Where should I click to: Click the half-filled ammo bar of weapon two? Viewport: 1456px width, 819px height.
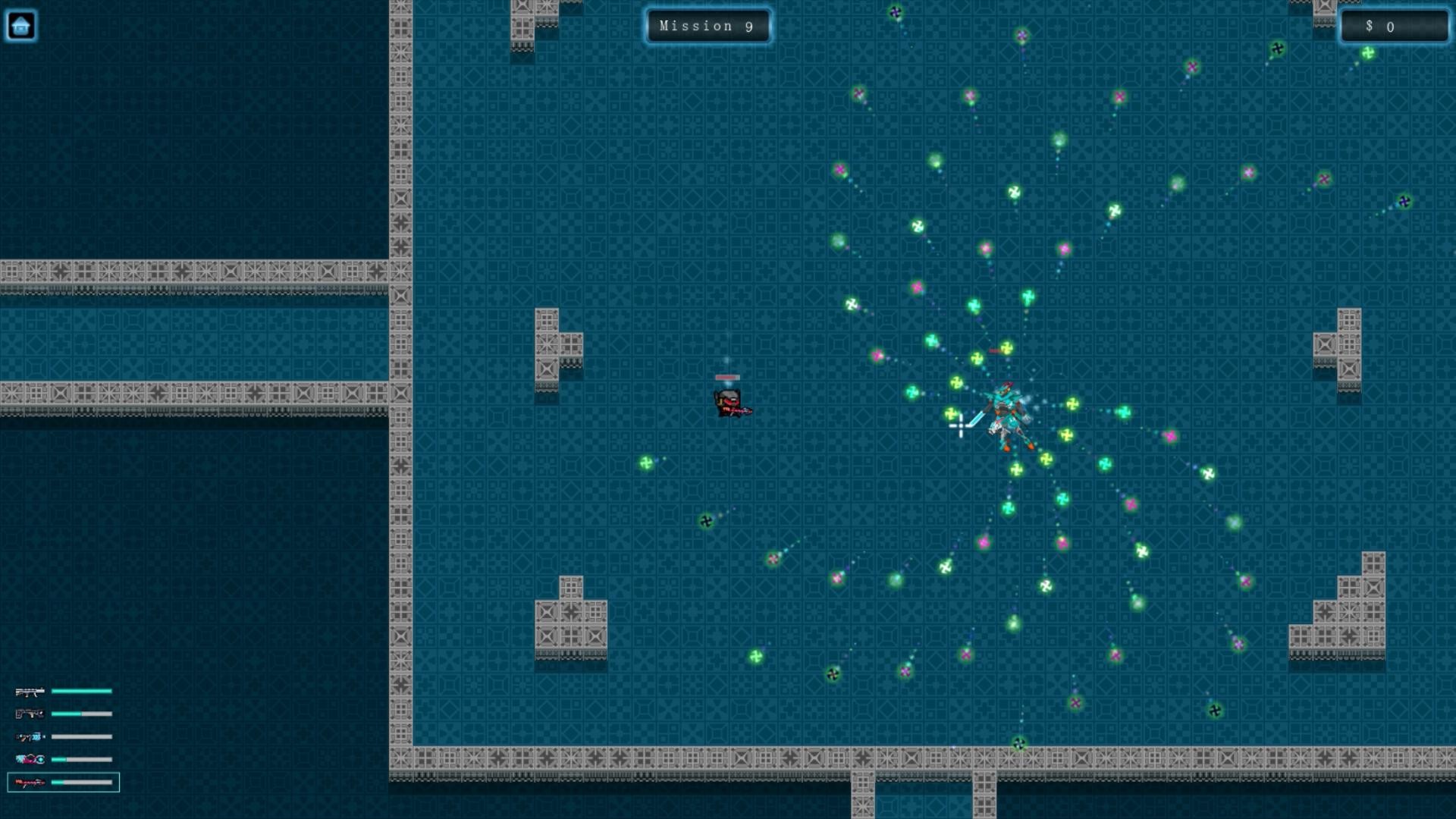point(80,714)
